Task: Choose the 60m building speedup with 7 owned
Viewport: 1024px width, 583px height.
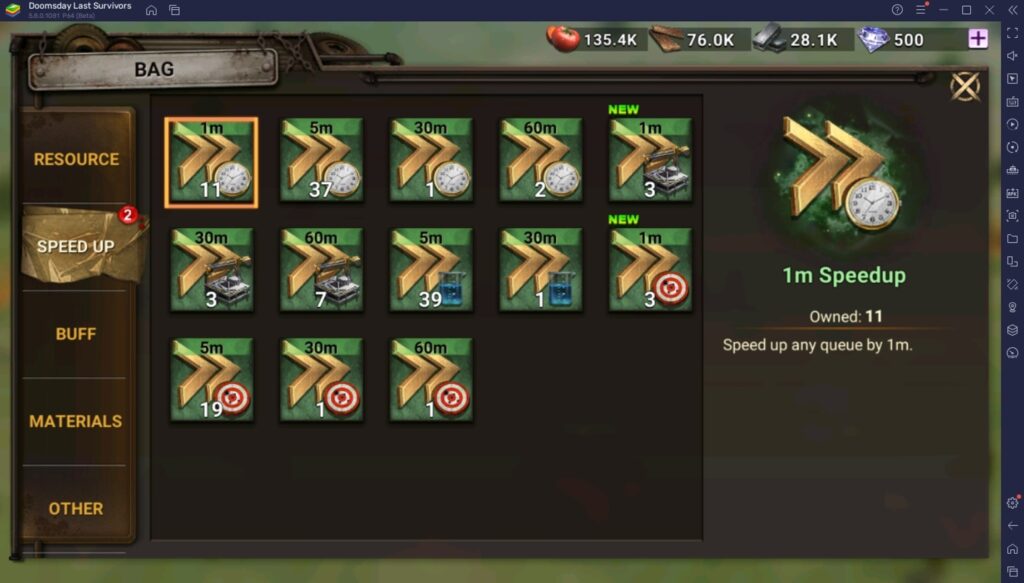Action: [321, 270]
